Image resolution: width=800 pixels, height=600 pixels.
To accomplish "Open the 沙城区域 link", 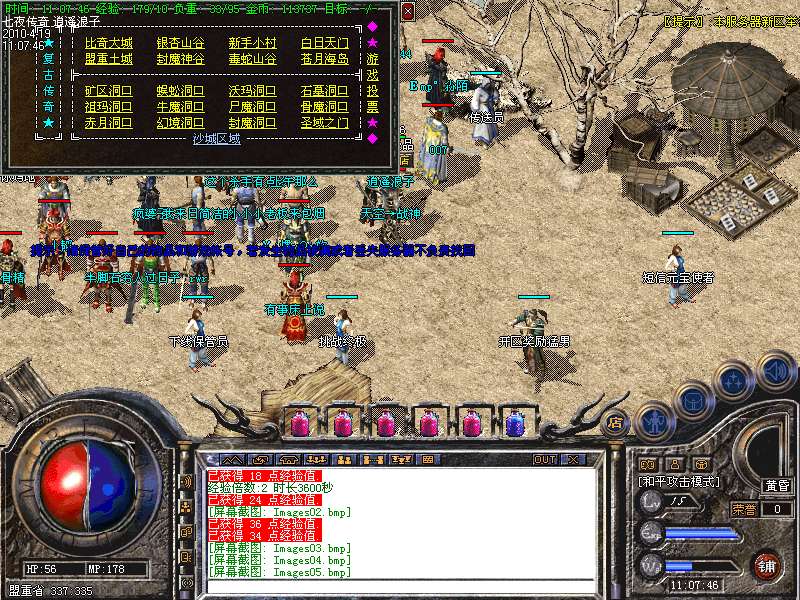I will point(216,139).
